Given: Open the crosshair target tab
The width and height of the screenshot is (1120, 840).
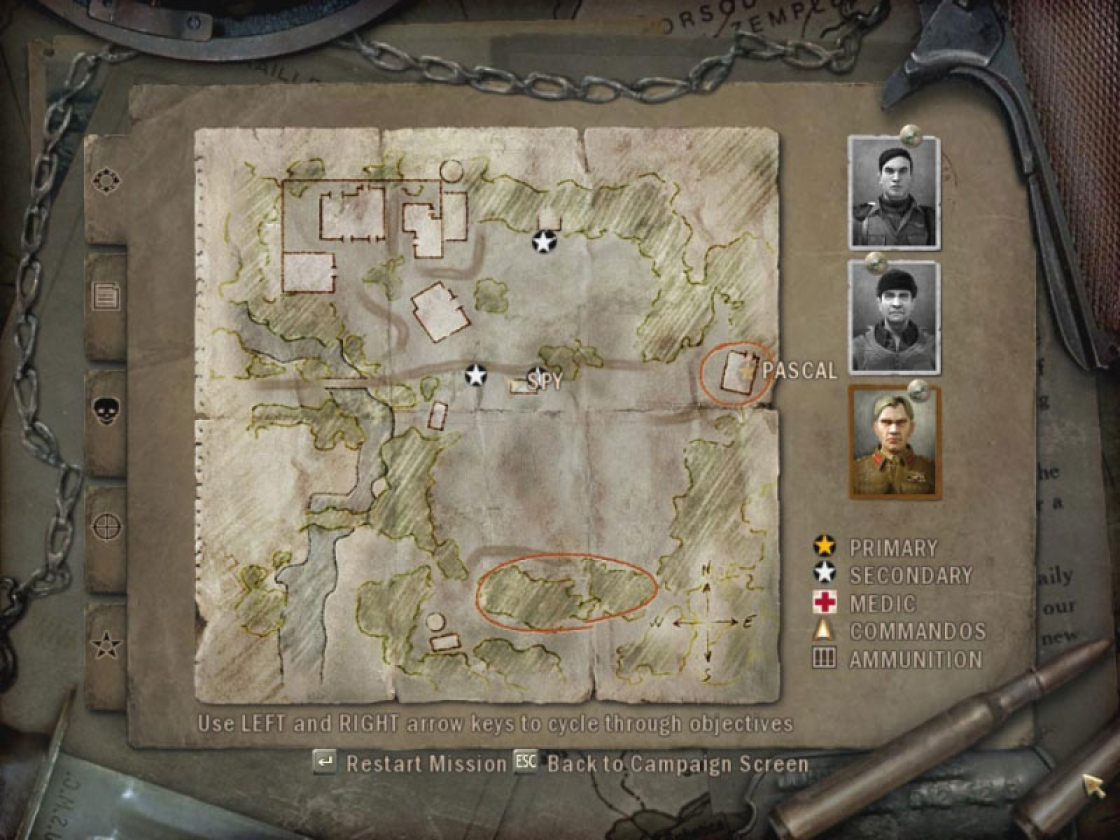Looking at the screenshot, I should pyautogui.click(x=105, y=526).
